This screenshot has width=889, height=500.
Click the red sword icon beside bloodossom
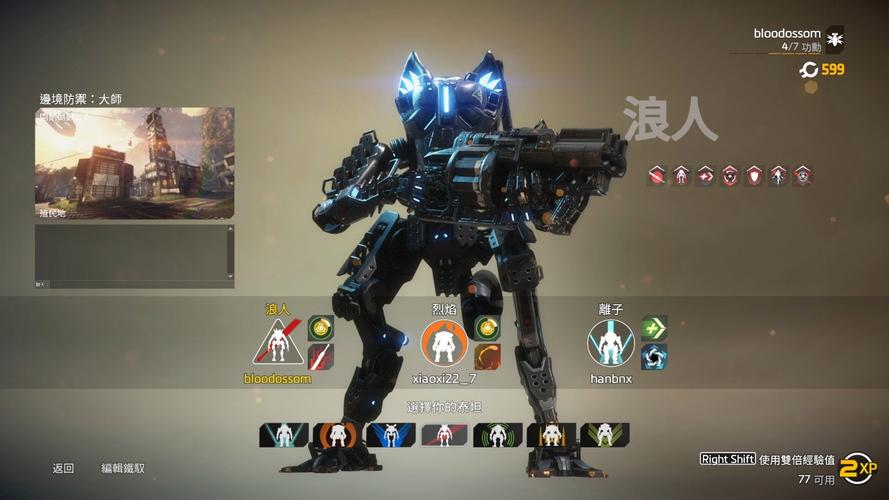(x=321, y=356)
